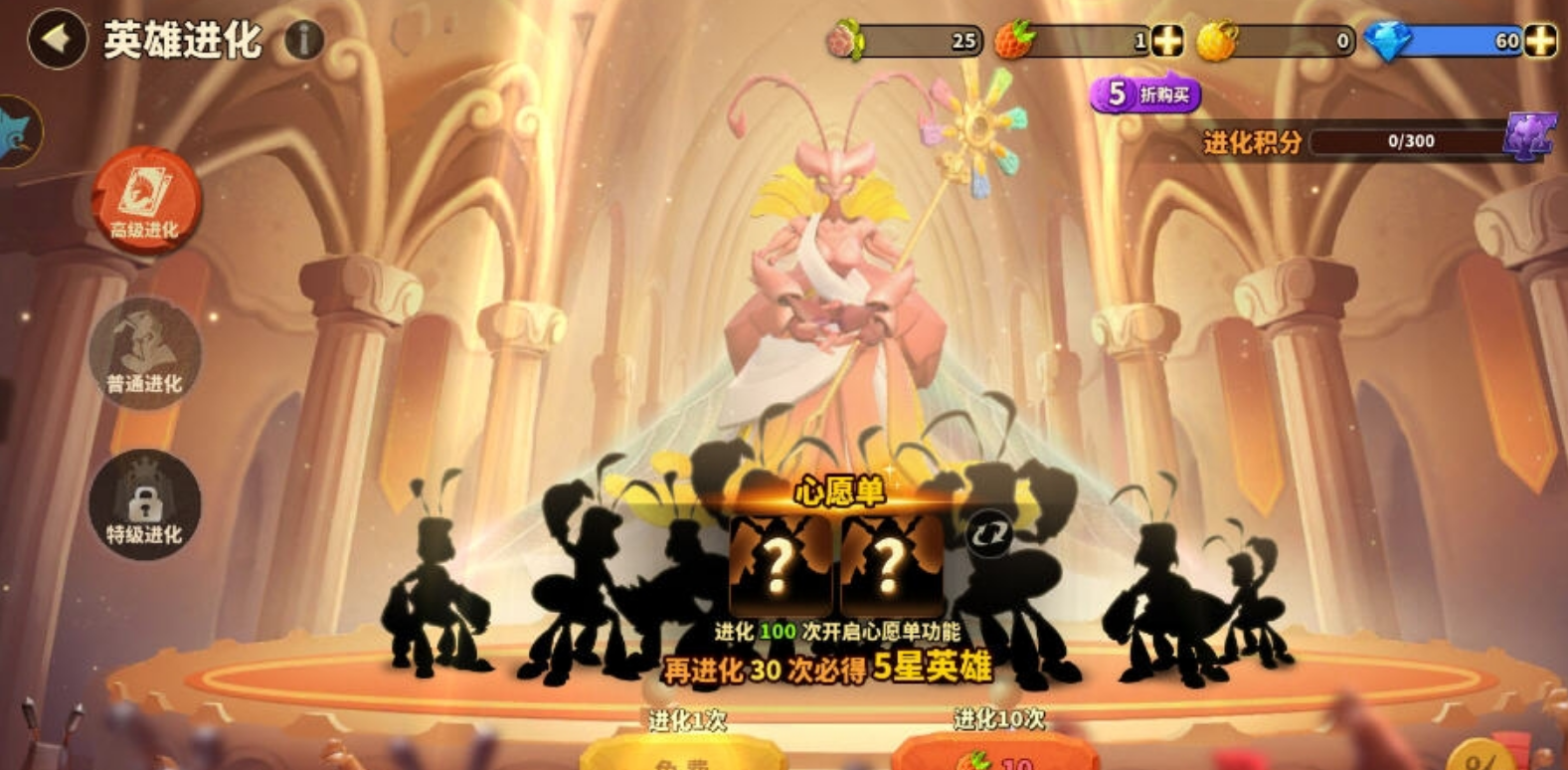Select the 普通进化 tab
The width and height of the screenshot is (1568, 770).
(x=145, y=352)
